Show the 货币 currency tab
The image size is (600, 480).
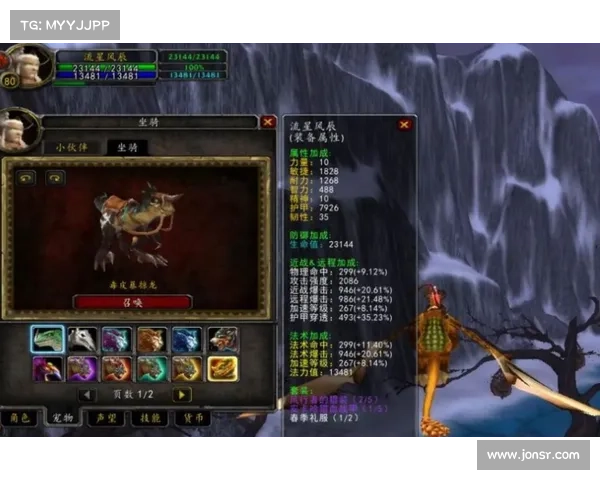194,418
